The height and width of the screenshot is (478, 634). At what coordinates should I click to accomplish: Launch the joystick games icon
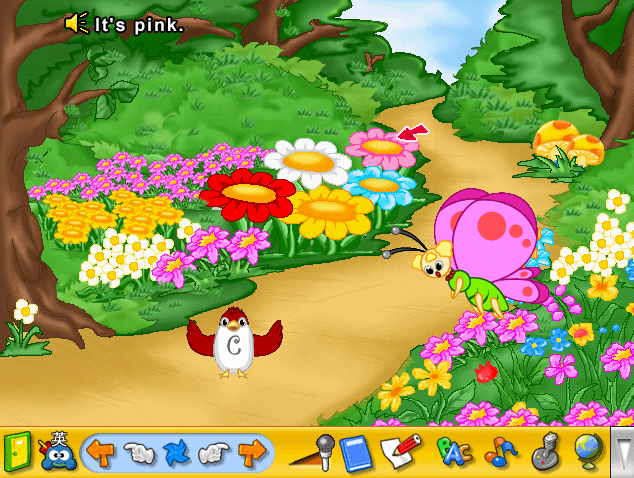(x=546, y=453)
